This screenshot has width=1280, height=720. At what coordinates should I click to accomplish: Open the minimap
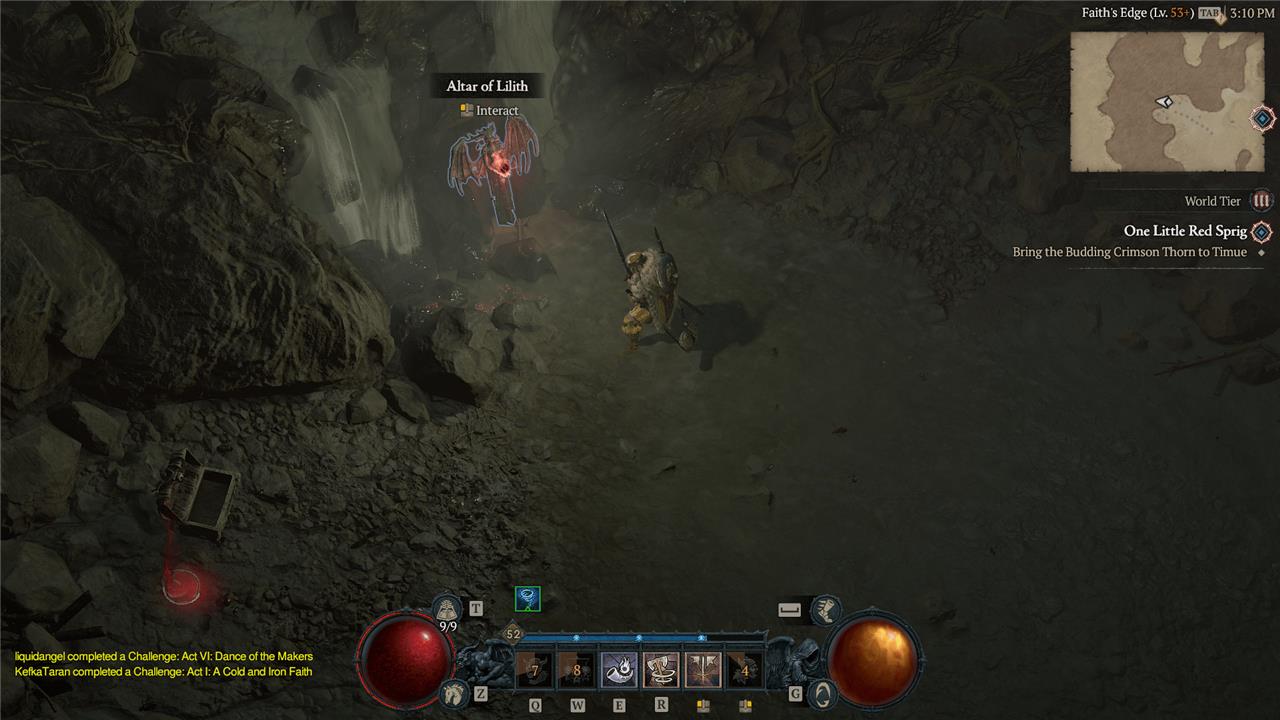click(x=1166, y=101)
